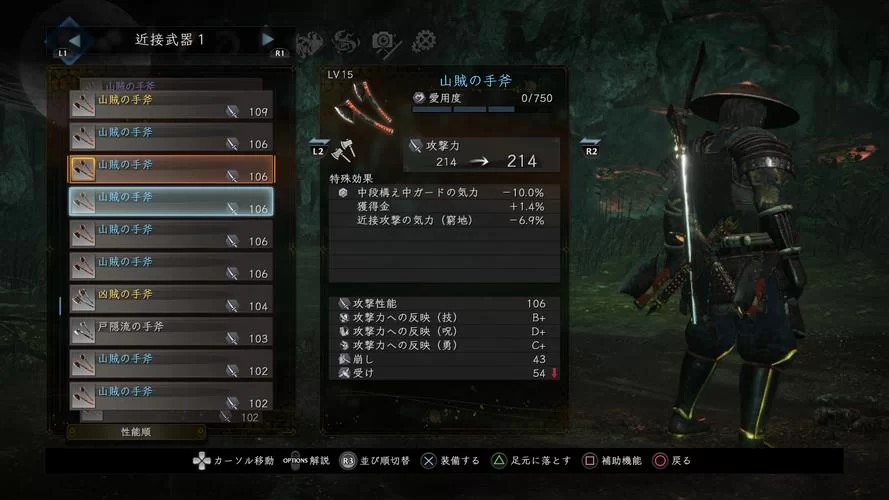Open the 性能順 sort order button

[136, 432]
